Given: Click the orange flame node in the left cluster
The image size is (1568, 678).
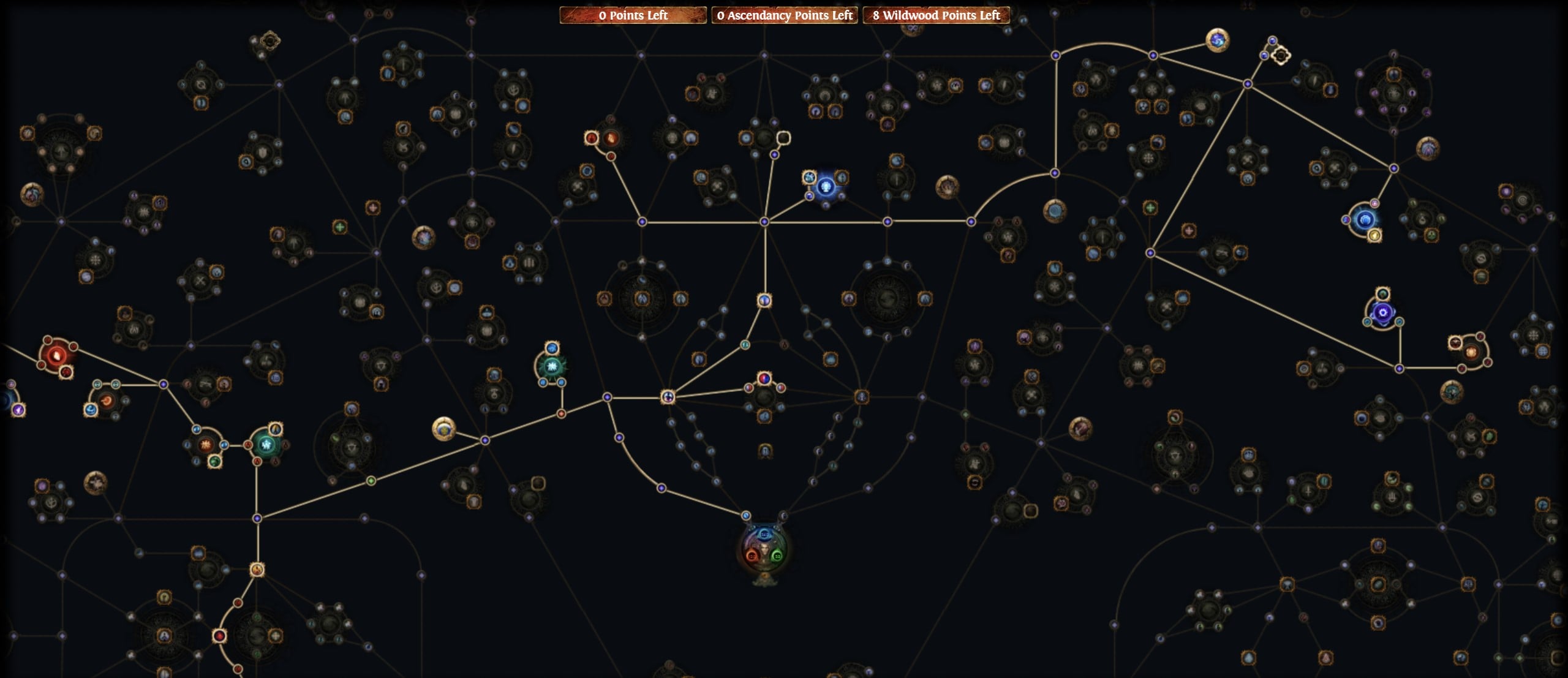Looking at the screenshot, I should pos(205,445).
